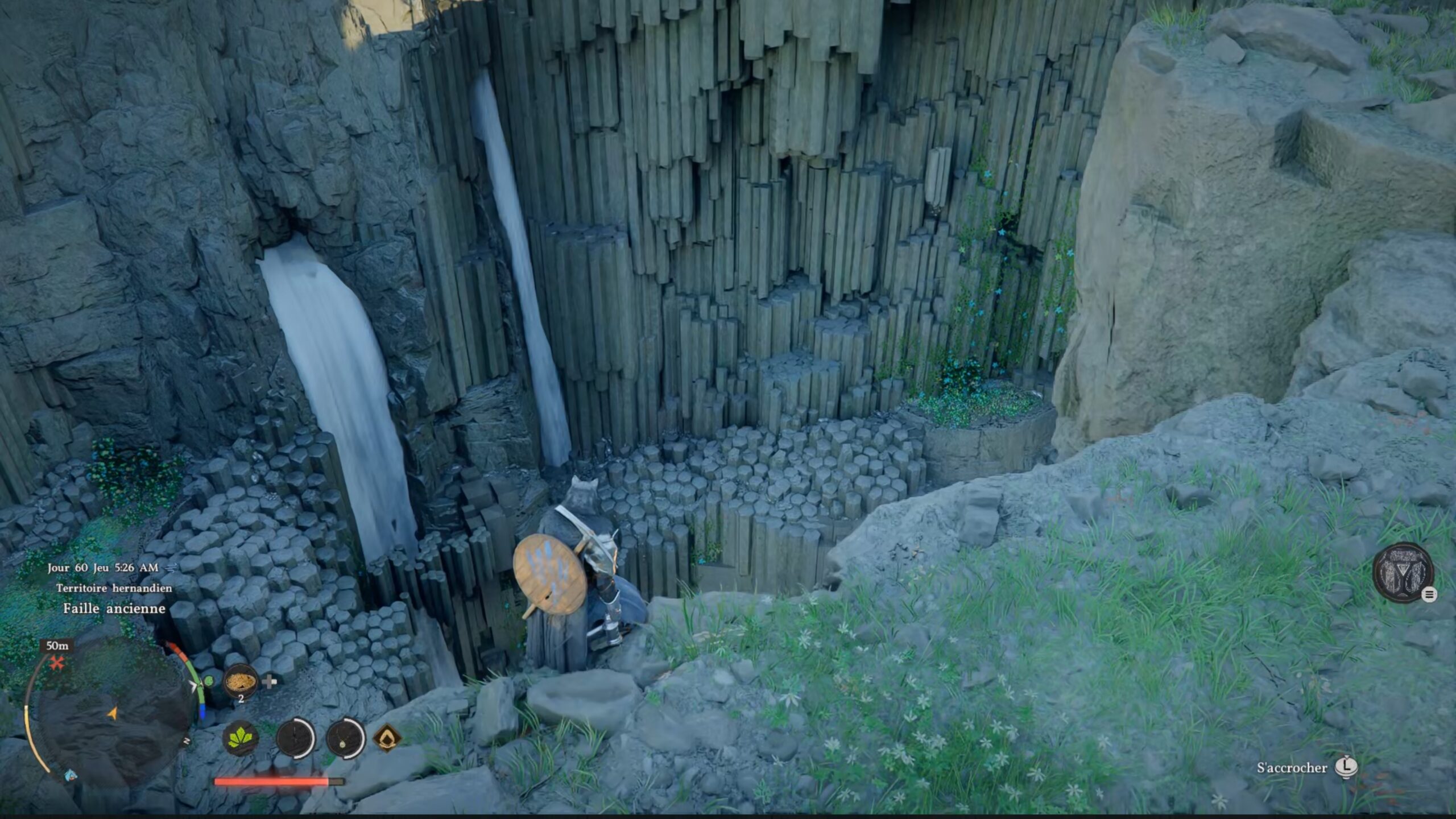The image size is (1456, 819).
Task: Click the circular minimap
Action: point(111,714)
